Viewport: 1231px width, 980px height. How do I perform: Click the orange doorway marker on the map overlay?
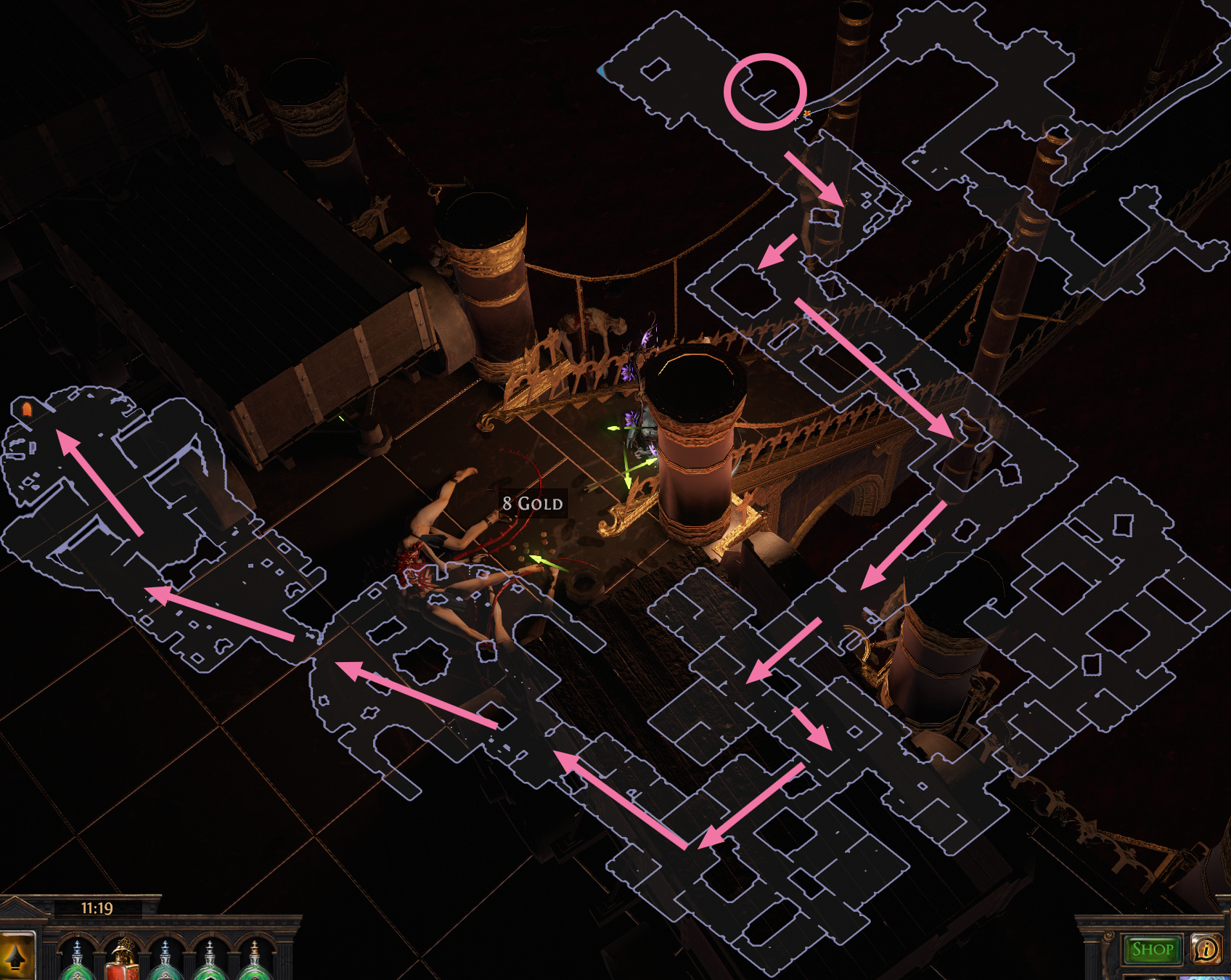[27, 411]
